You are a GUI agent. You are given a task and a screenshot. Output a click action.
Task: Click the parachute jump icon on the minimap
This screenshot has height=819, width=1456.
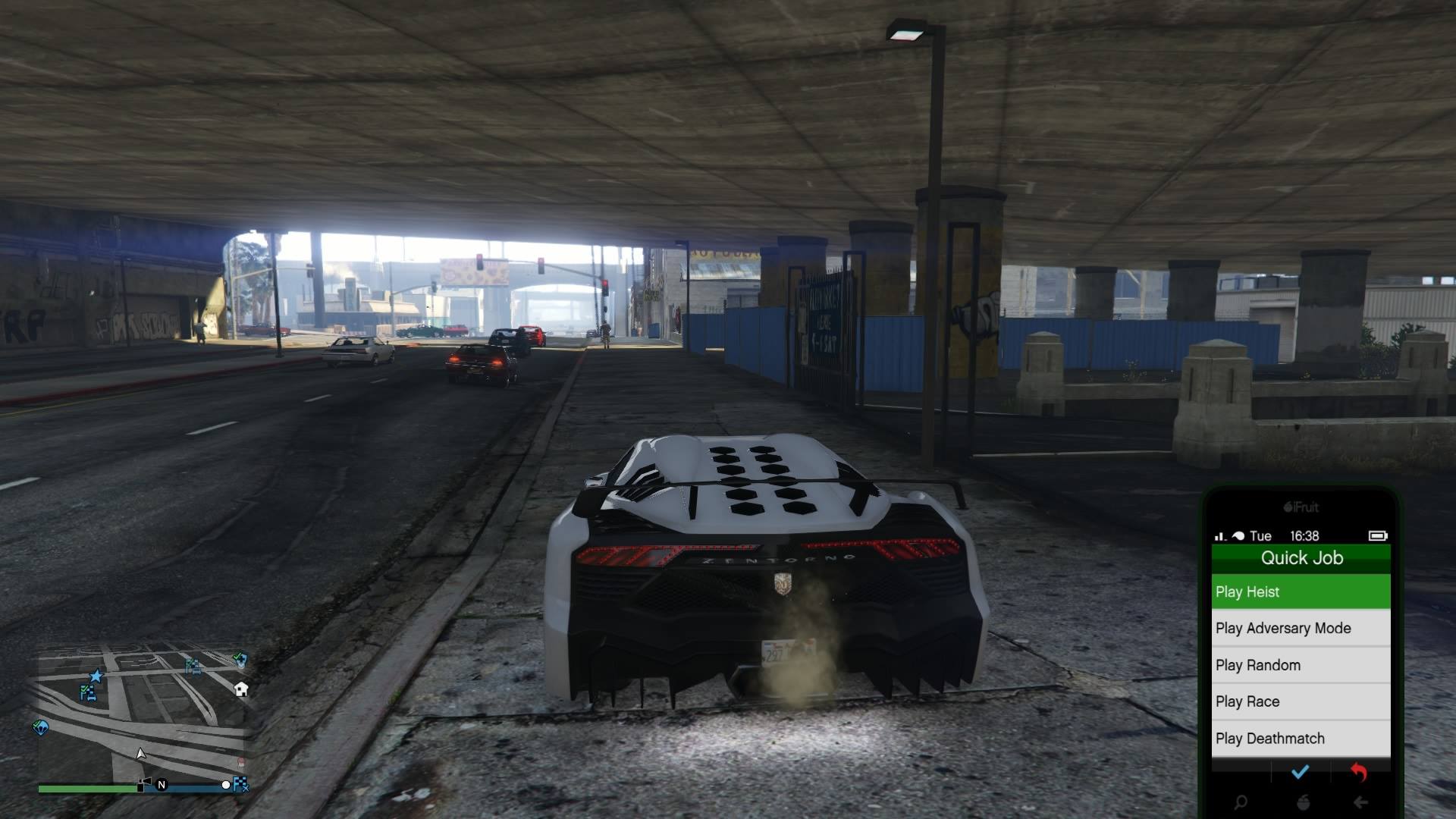coord(40,728)
